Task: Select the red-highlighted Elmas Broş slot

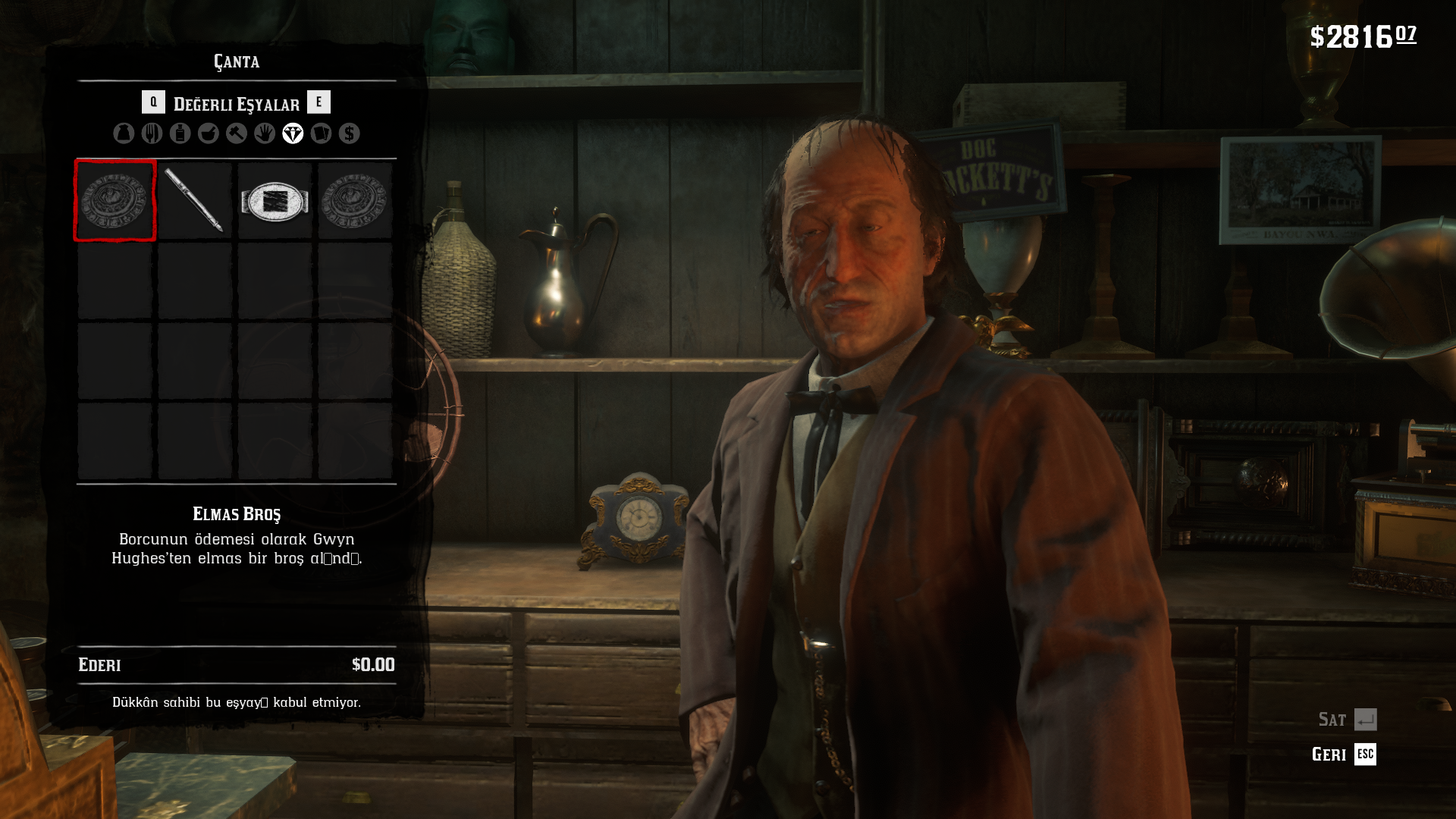Action: tap(115, 201)
